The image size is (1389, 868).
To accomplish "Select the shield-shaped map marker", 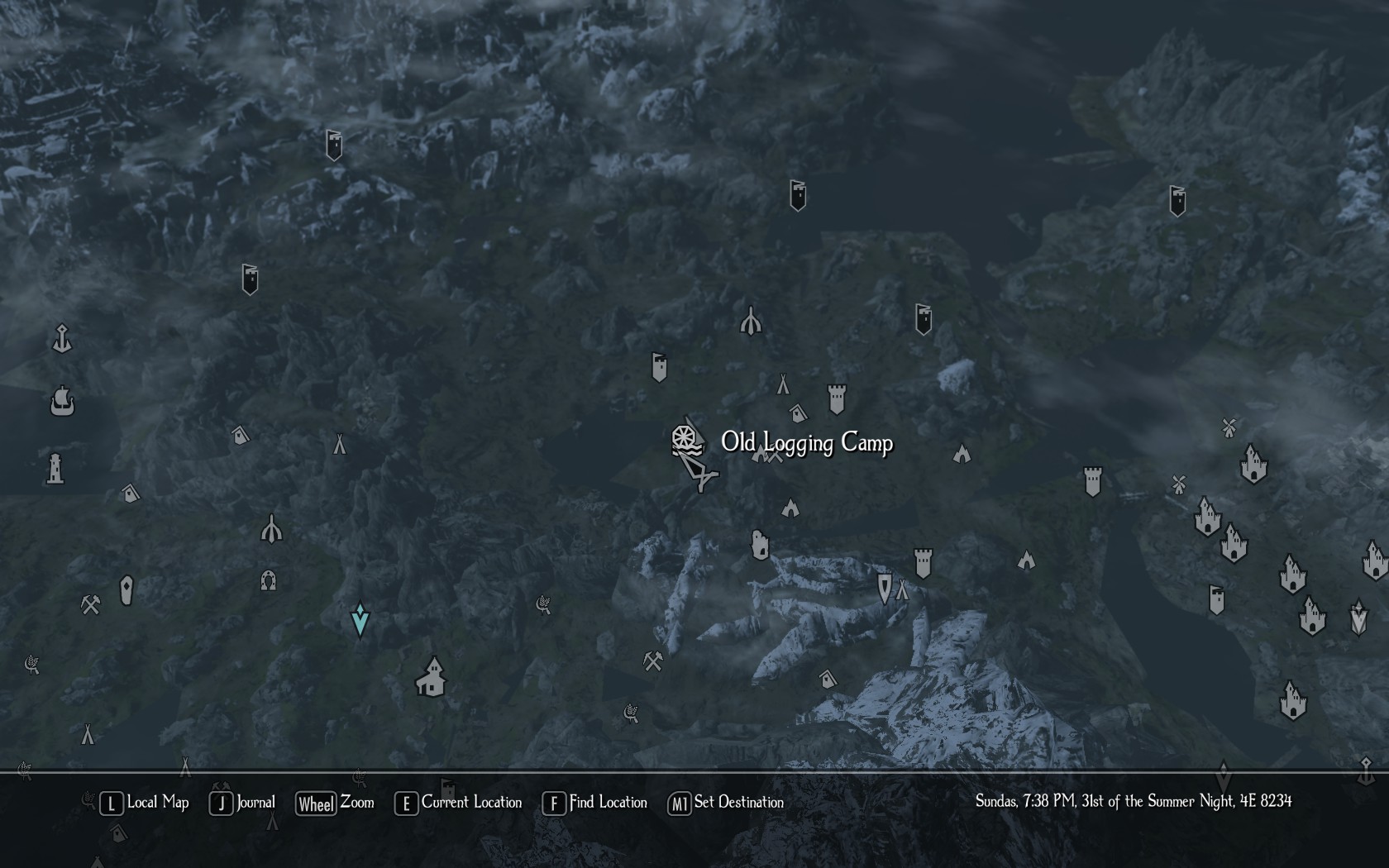I will click(884, 588).
